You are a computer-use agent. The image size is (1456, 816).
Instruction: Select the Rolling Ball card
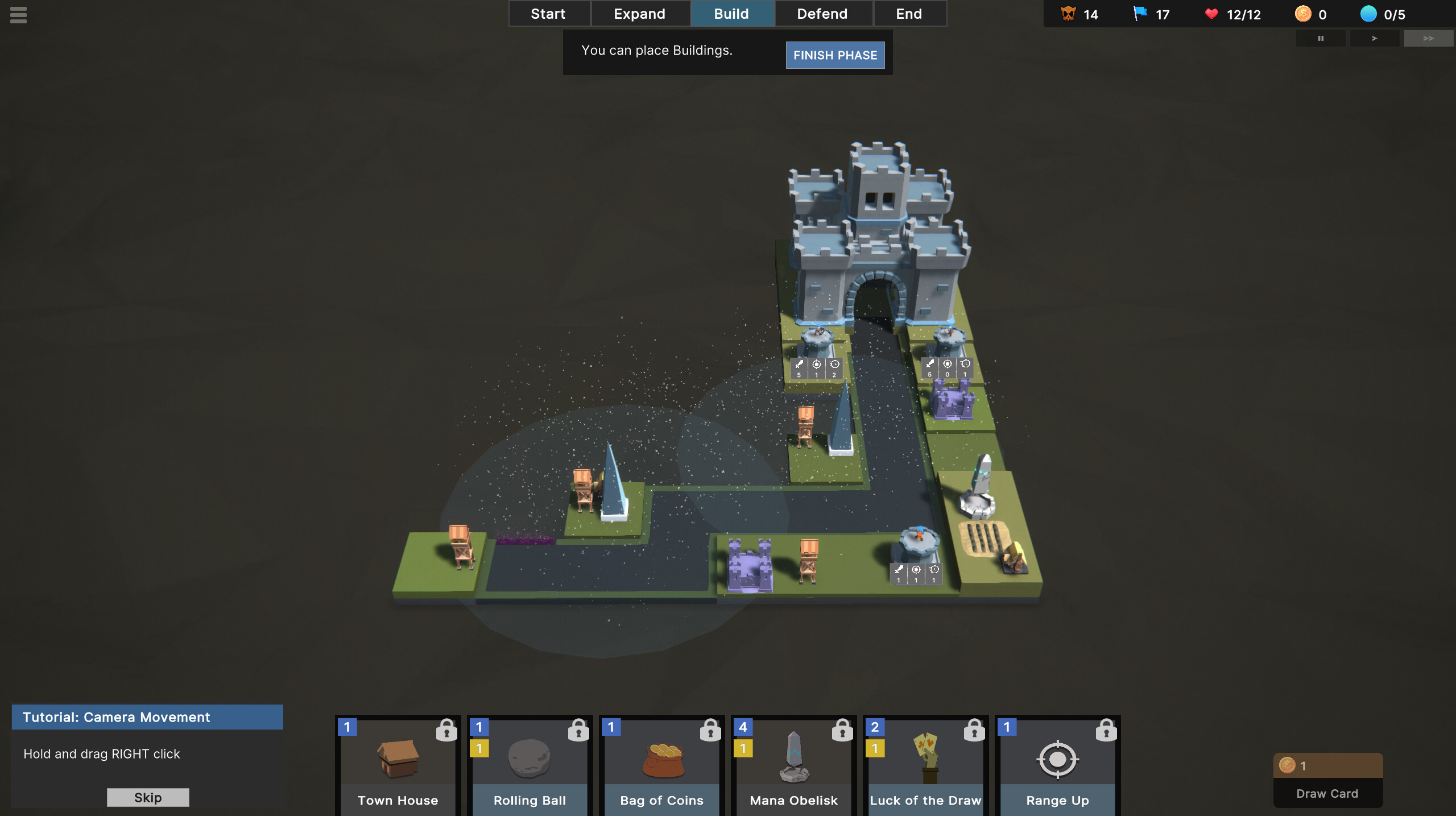coord(529,768)
